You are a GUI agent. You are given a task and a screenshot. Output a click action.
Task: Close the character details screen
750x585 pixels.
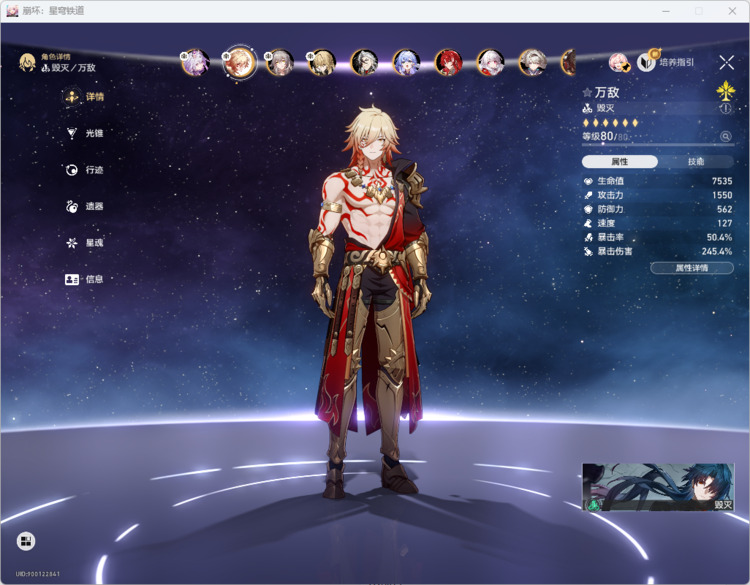tap(726, 63)
